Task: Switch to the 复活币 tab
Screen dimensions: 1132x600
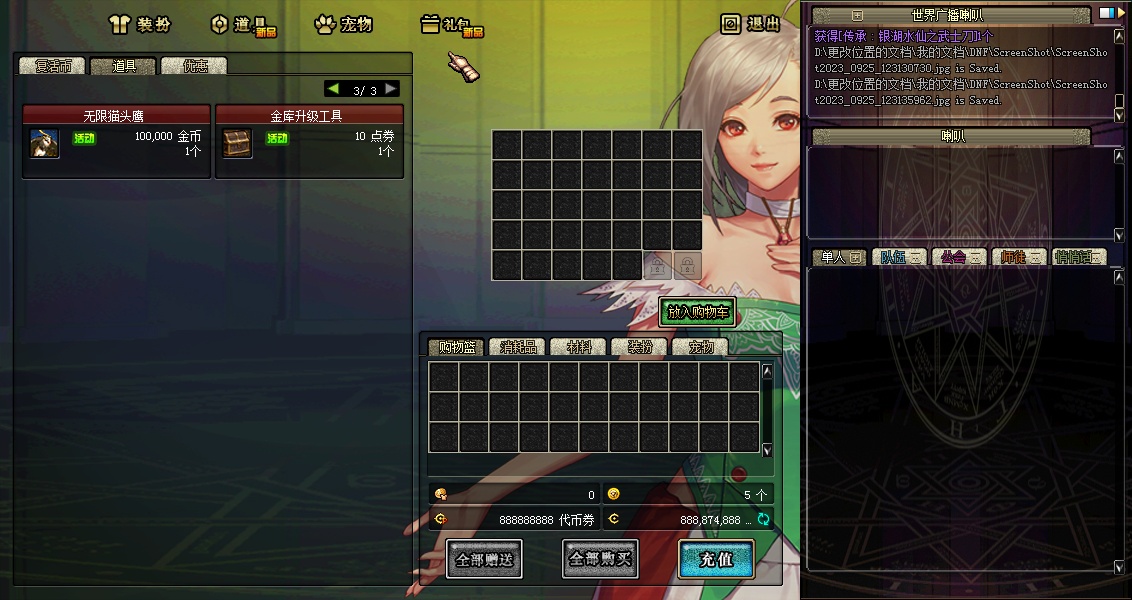Action: click(x=53, y=66)
